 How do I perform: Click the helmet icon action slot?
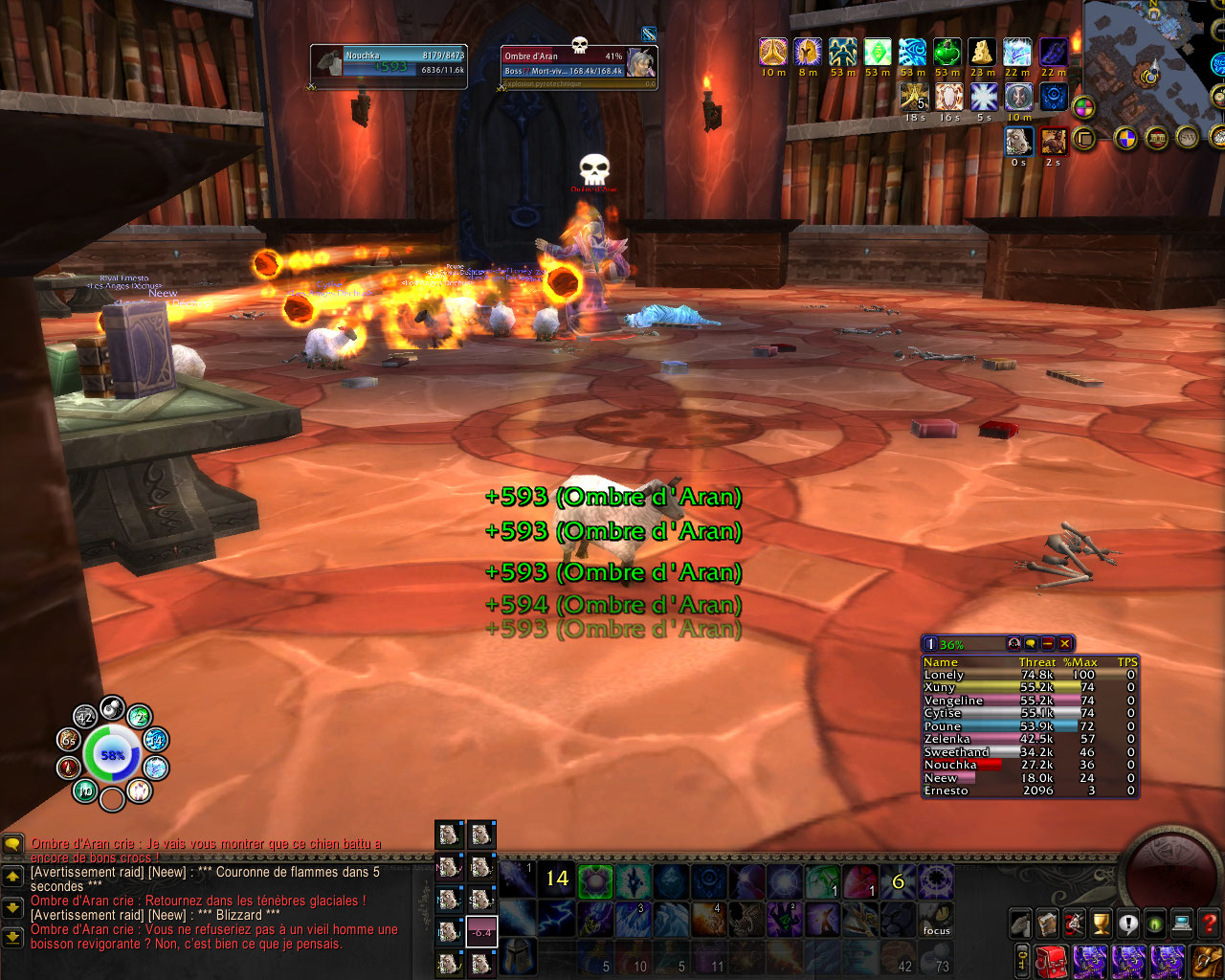point(518,956)
